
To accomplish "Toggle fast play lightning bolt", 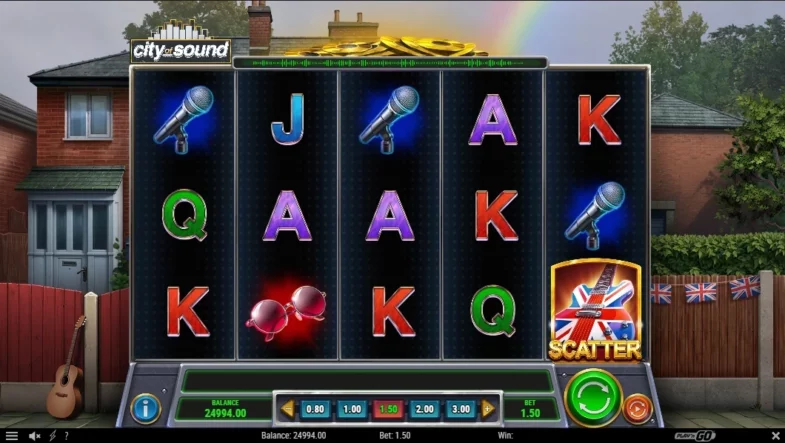I will coord(52,436).
